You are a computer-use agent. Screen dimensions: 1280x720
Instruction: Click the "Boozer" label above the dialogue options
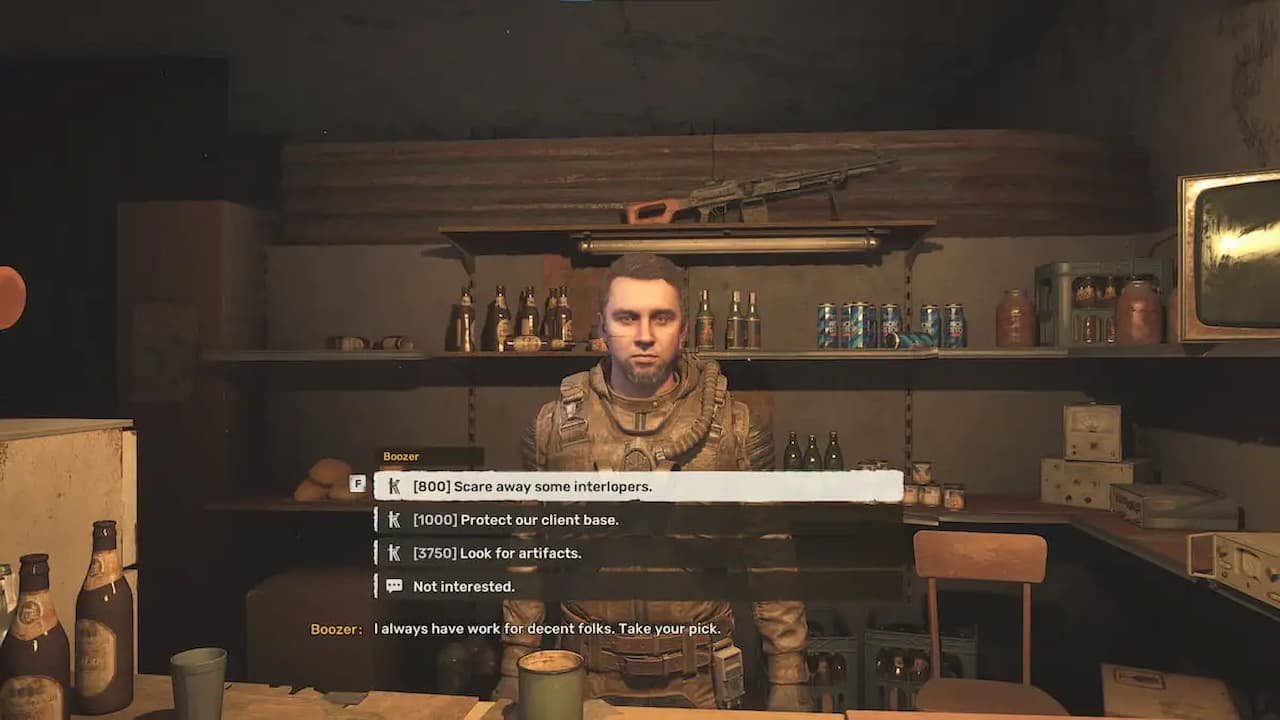[x=400, y=456]
